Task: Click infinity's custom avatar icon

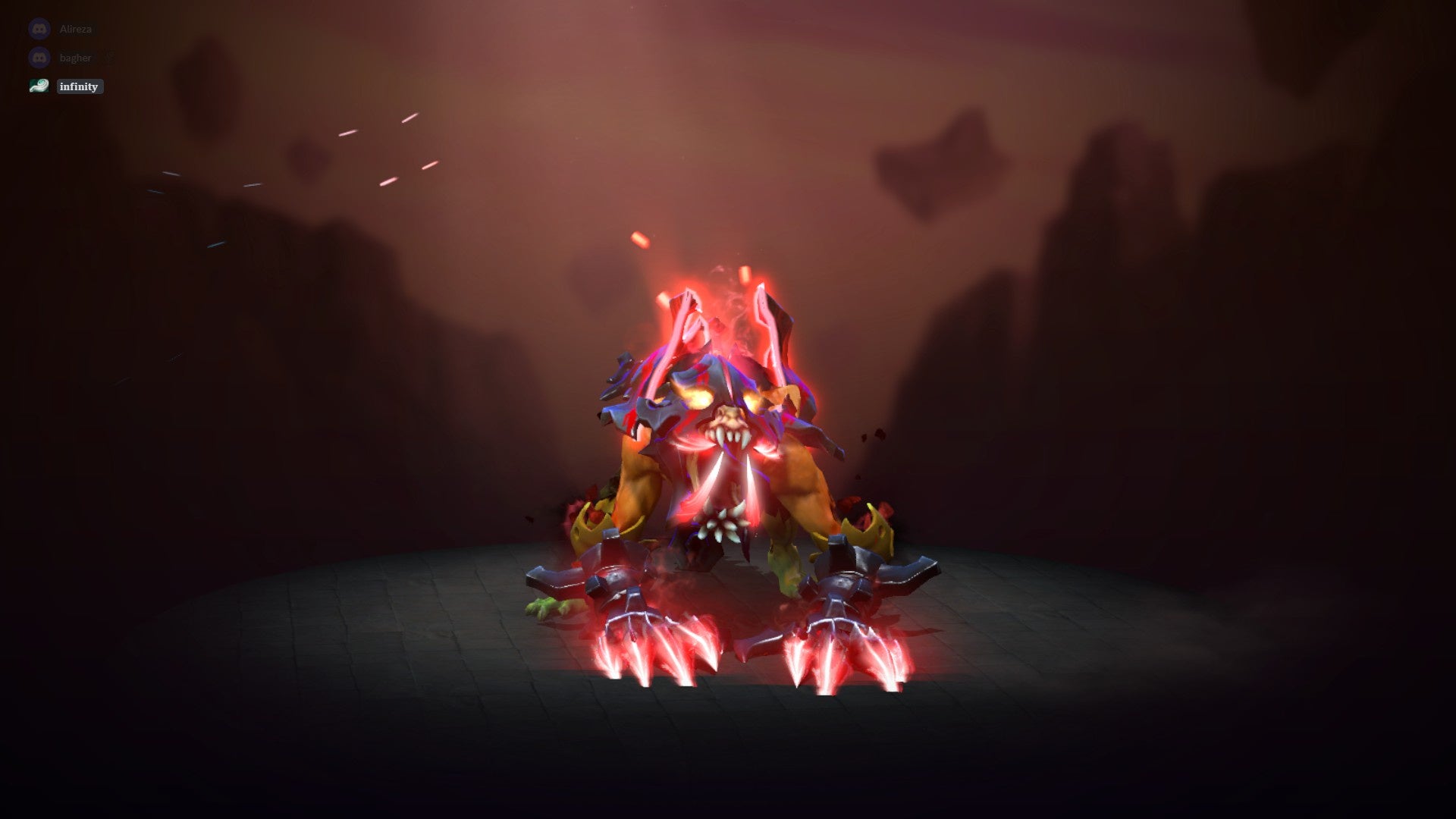Action: (x=39, y=86)
